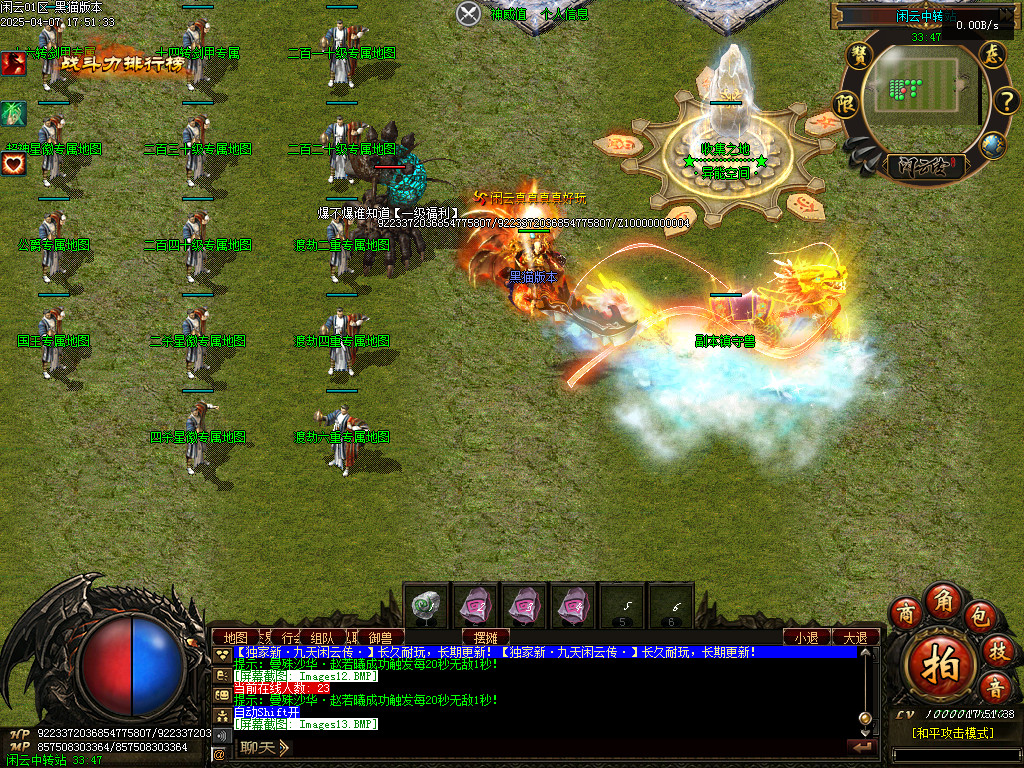Click the 赞 button beside the minimap
Image resolution: width=1024 pixels, height=768 pixels.
pos(859,55)
